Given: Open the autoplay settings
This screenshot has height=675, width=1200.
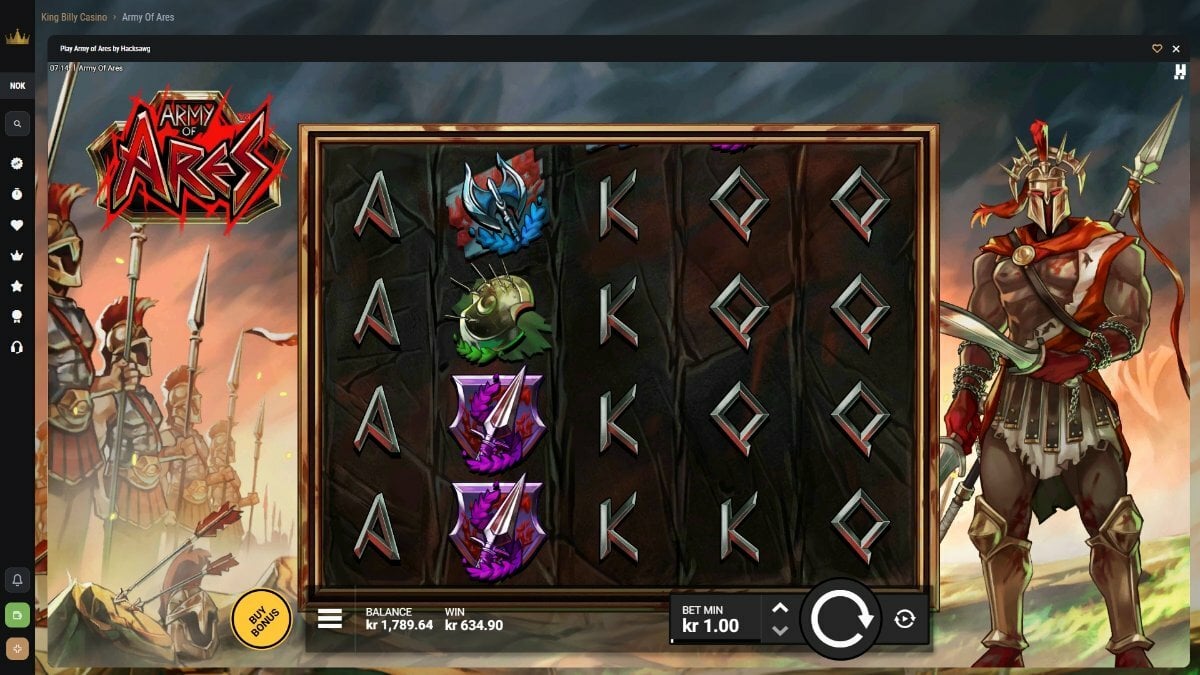Looking at the screenshot, I should click(x=905, y=619).
